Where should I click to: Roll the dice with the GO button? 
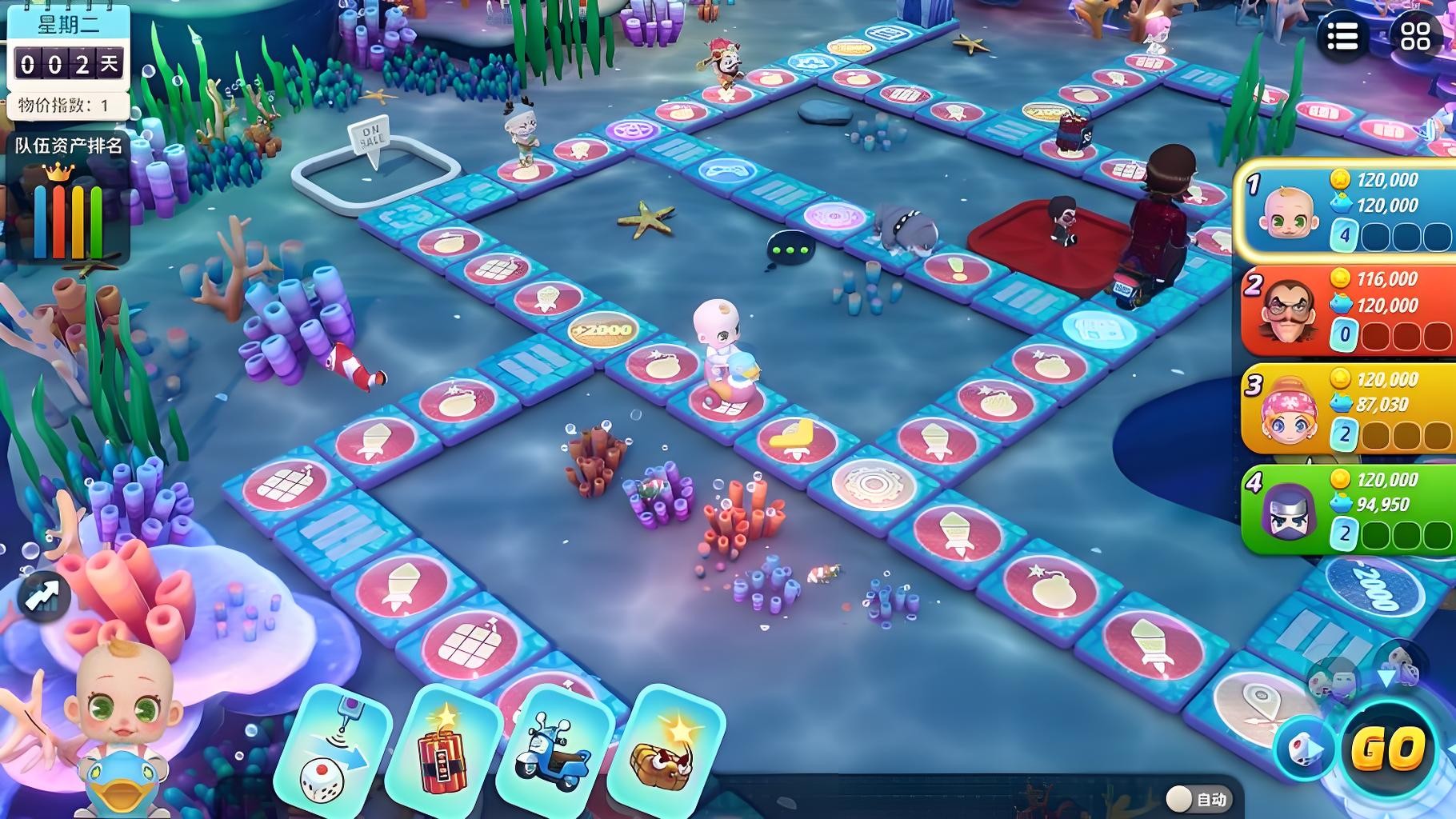1388,749
